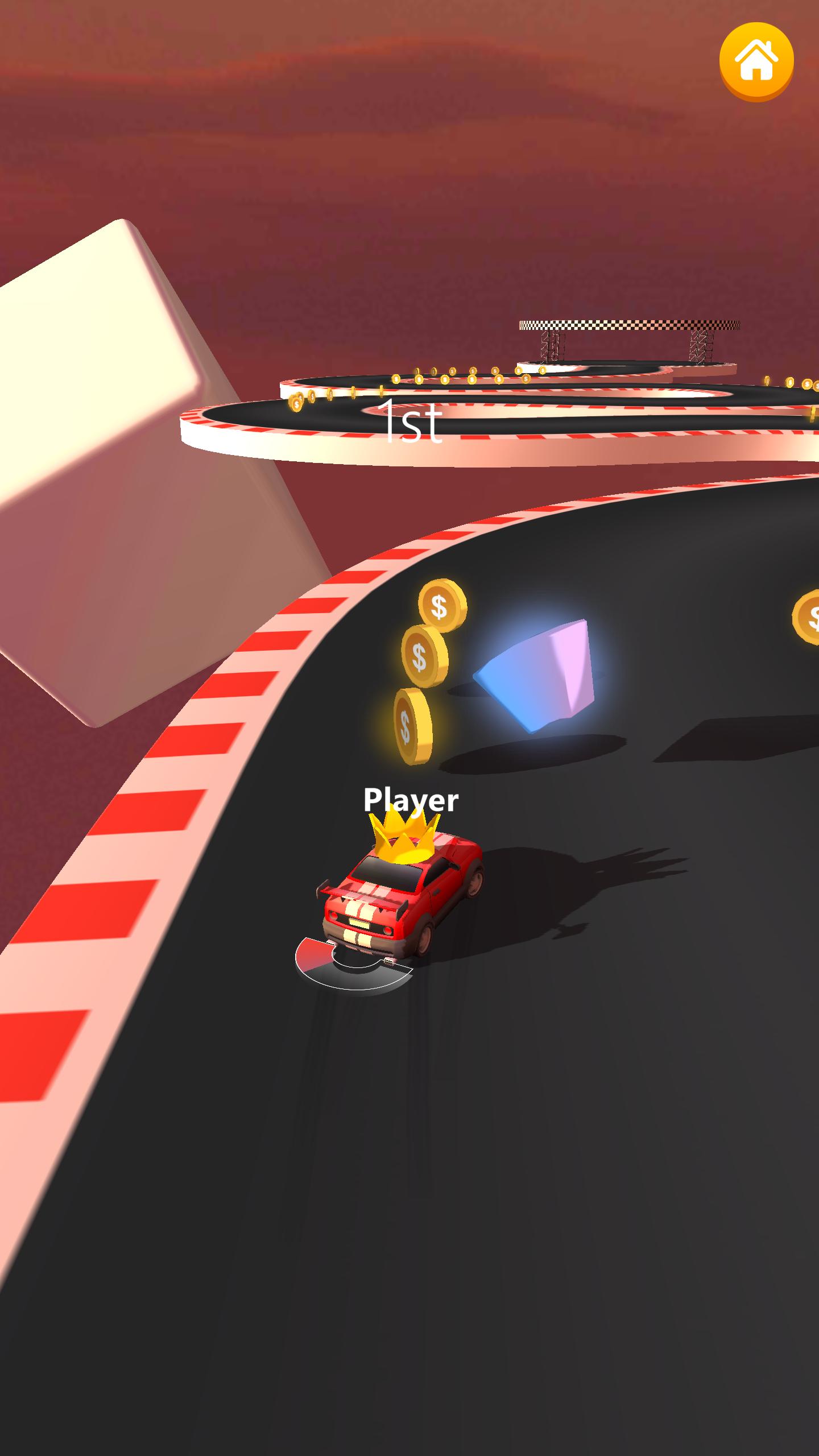
Task: Tap the finish line scaffolding tower
Action: click(552, 347)
